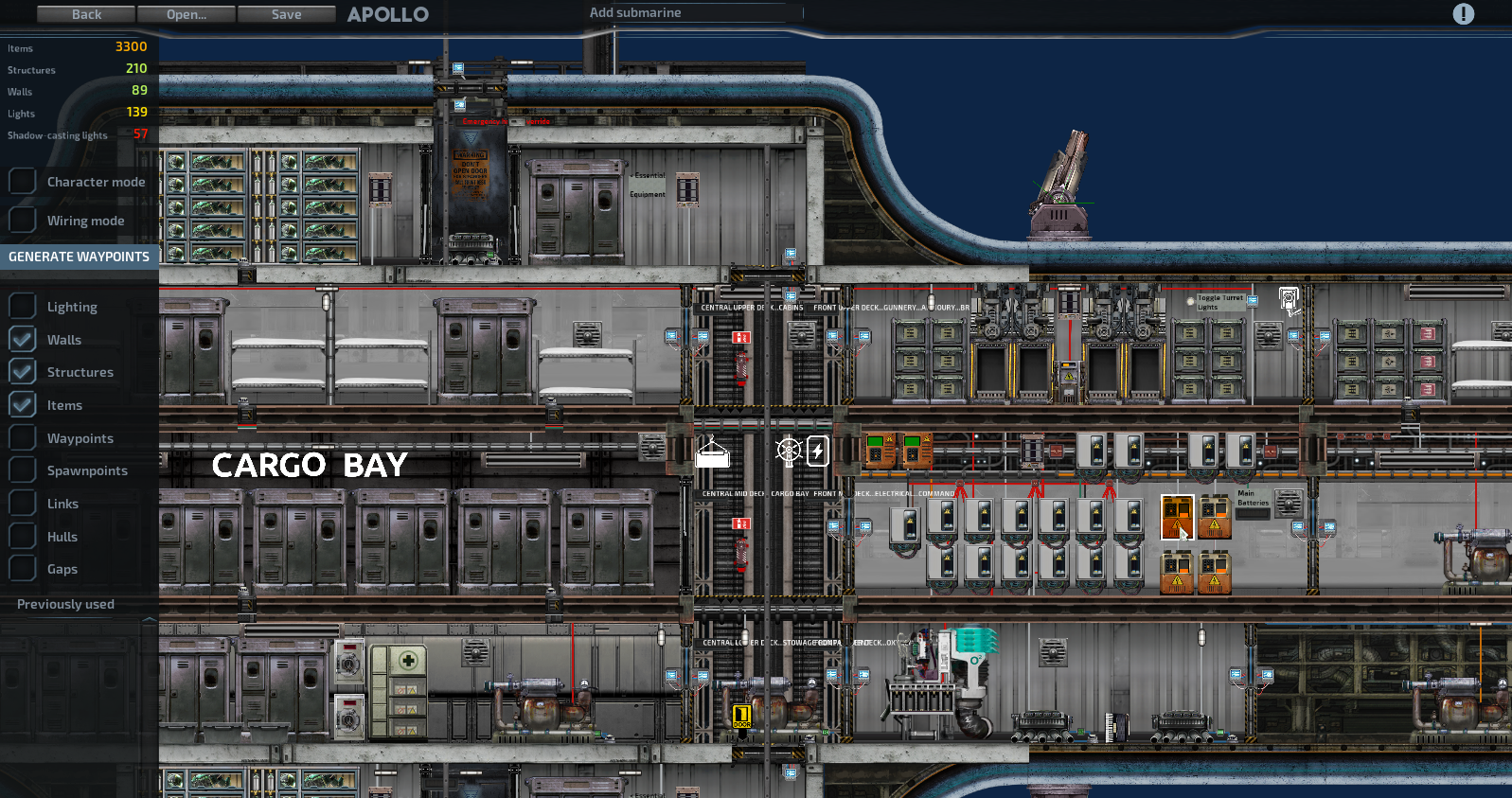Click the Add submarine name field
The width and height of the screenshot is (1512, 798).
pos(691,12)
